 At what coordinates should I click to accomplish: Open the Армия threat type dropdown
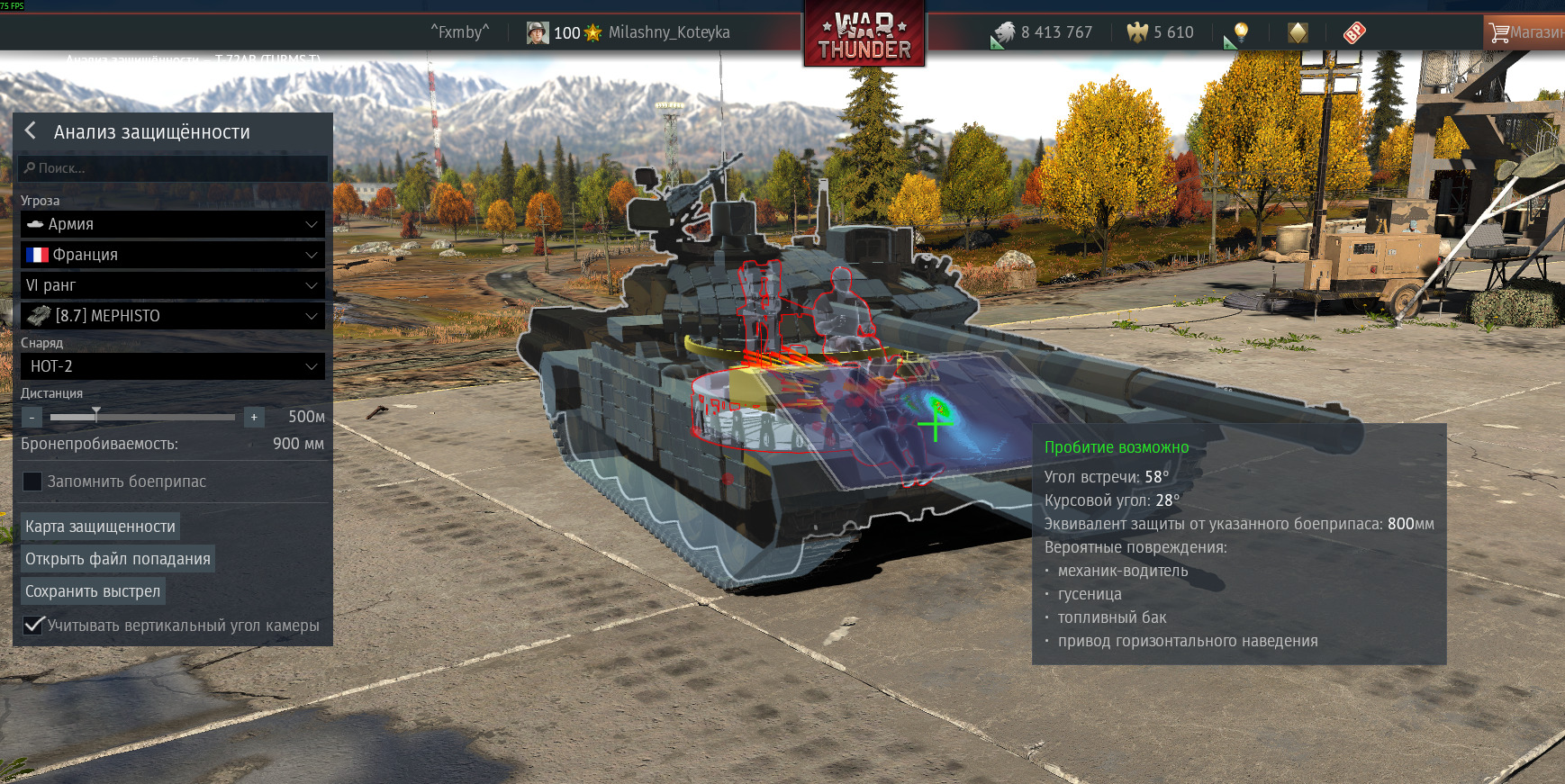coord(172,224)
